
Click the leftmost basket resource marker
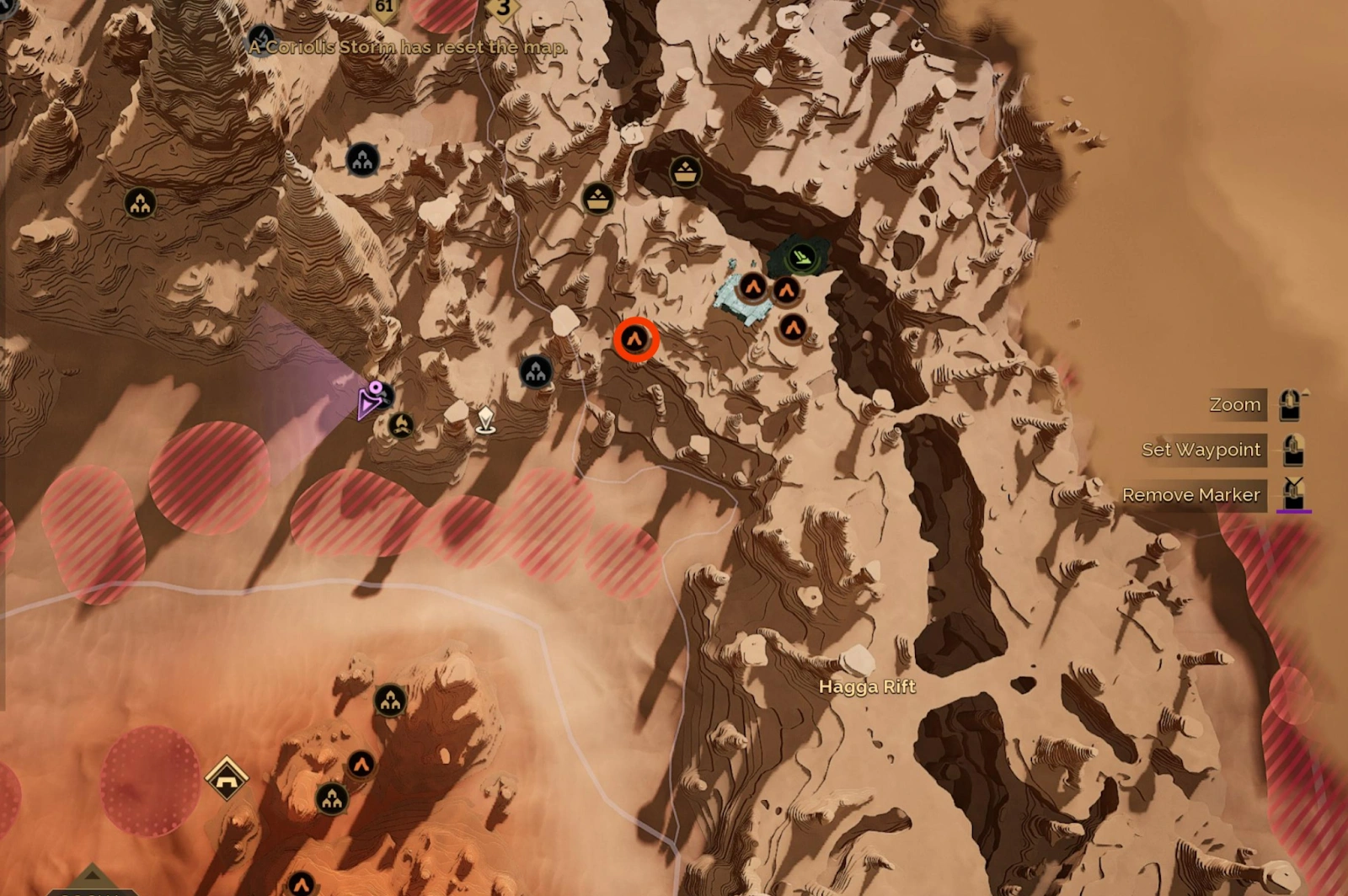598,201
